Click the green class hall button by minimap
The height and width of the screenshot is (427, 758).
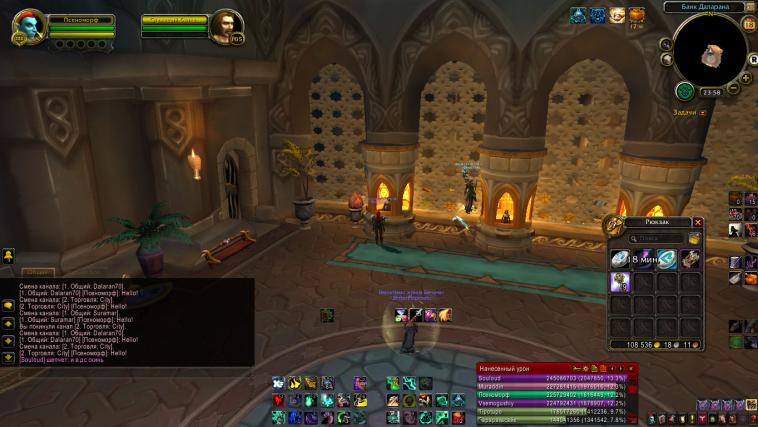pyautogui.click(x=685, y=91)
